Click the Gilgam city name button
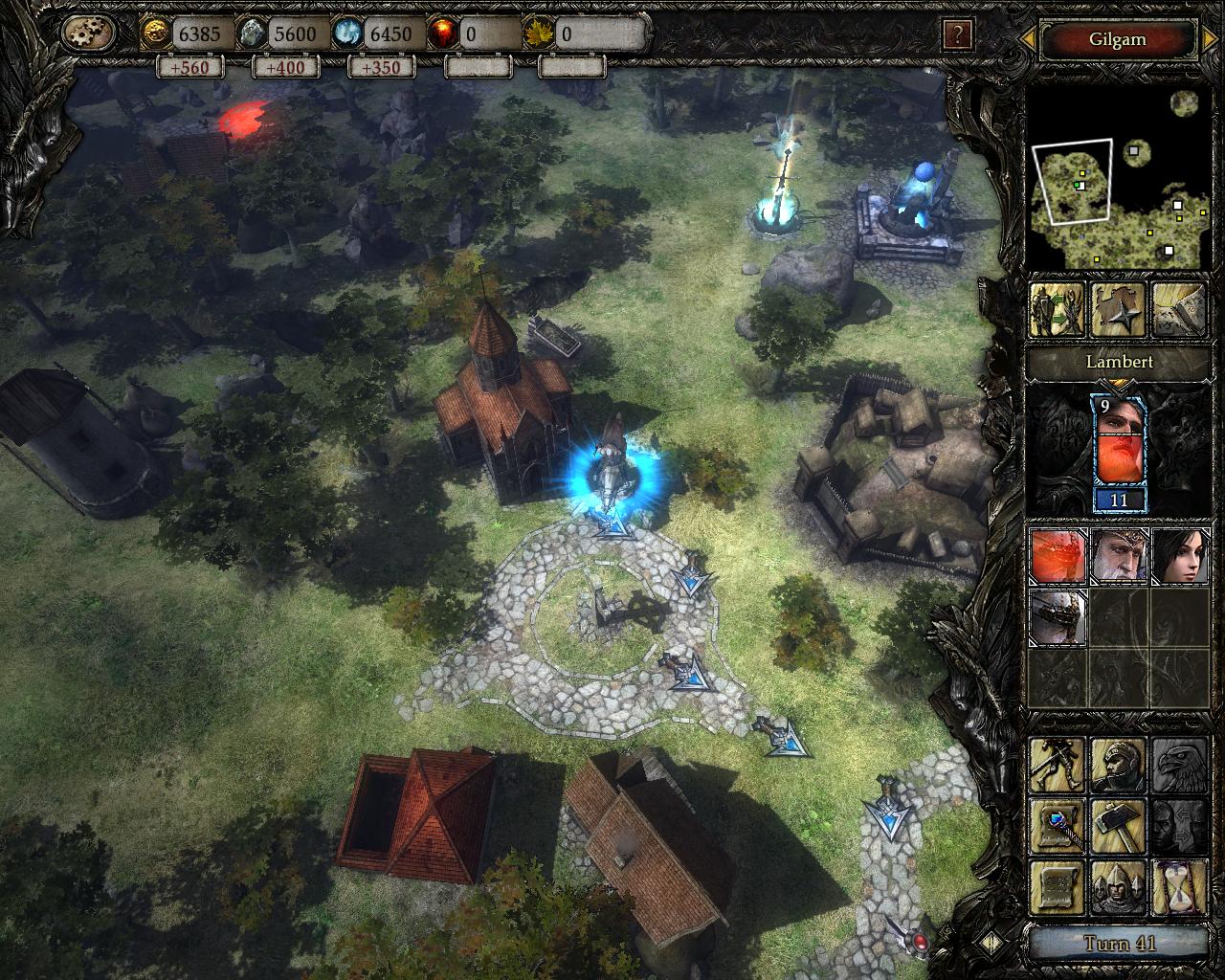Viewport: 1225px width, 980px height. (x=1117, y=40)
